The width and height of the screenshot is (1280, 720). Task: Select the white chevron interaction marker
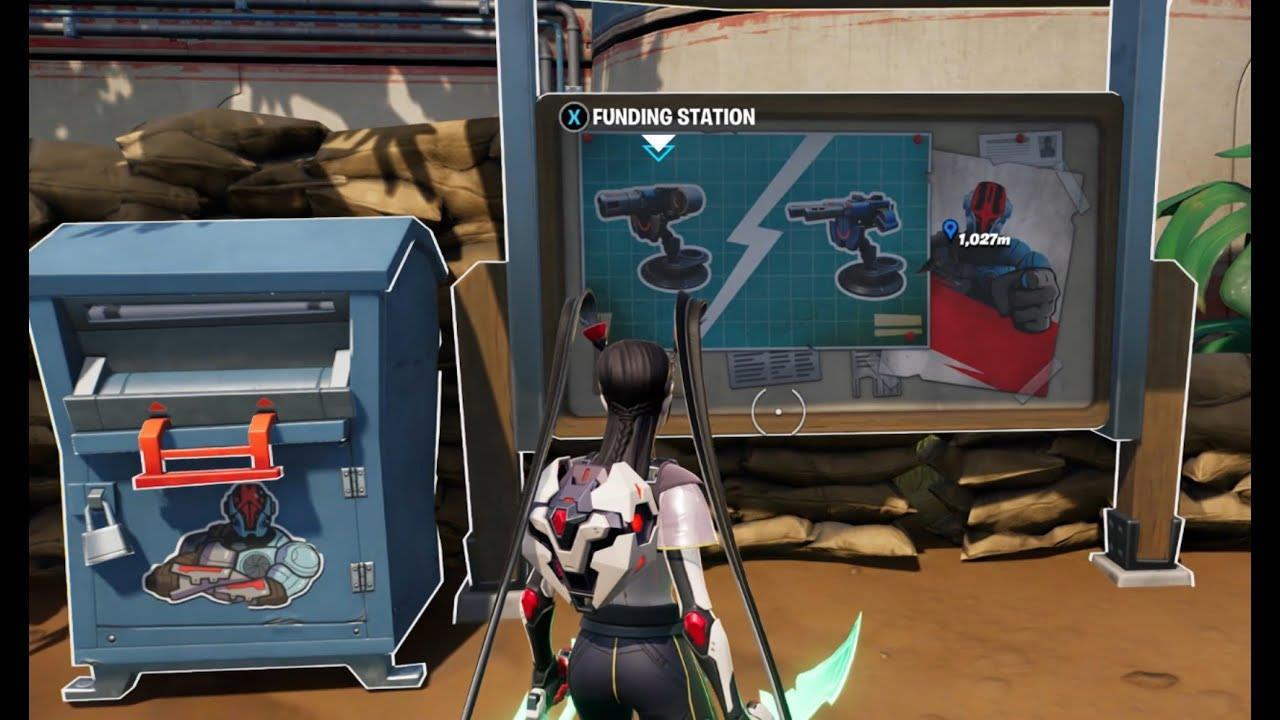coord(658,148)
